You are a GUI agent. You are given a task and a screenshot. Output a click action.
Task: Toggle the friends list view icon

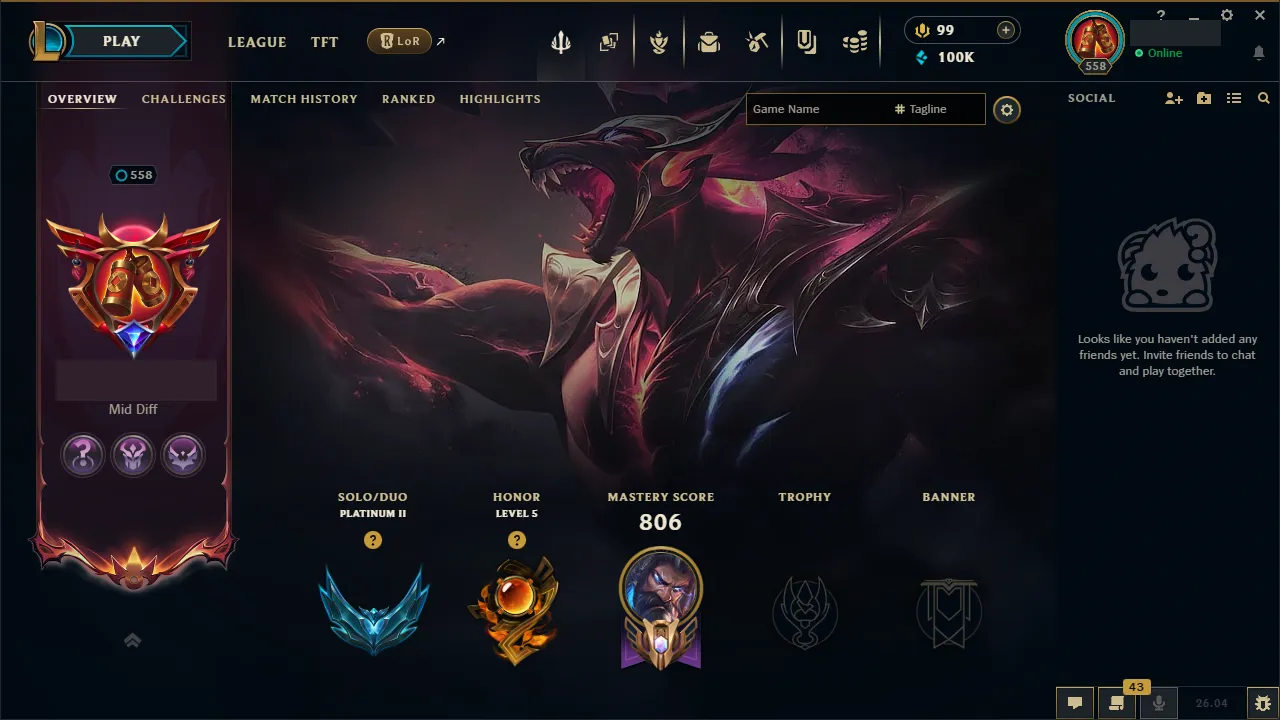[x=1234, y=98]
